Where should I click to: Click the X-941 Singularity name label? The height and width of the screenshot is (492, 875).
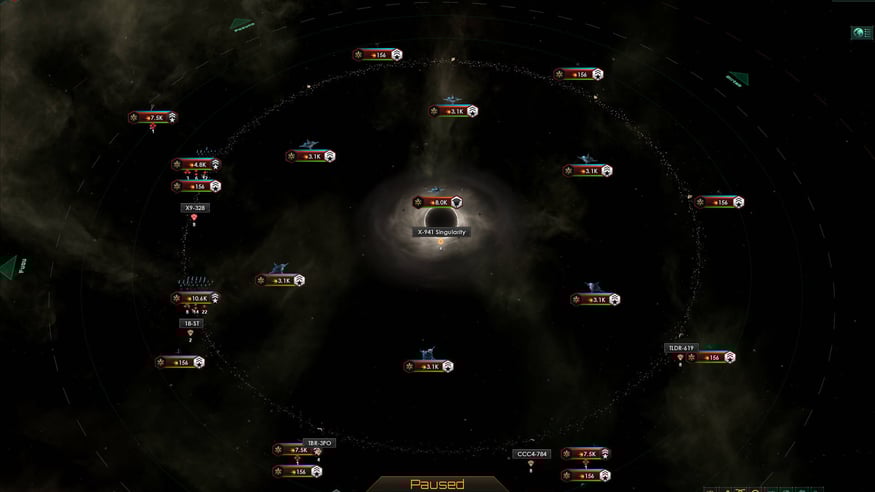click(442, 232)
